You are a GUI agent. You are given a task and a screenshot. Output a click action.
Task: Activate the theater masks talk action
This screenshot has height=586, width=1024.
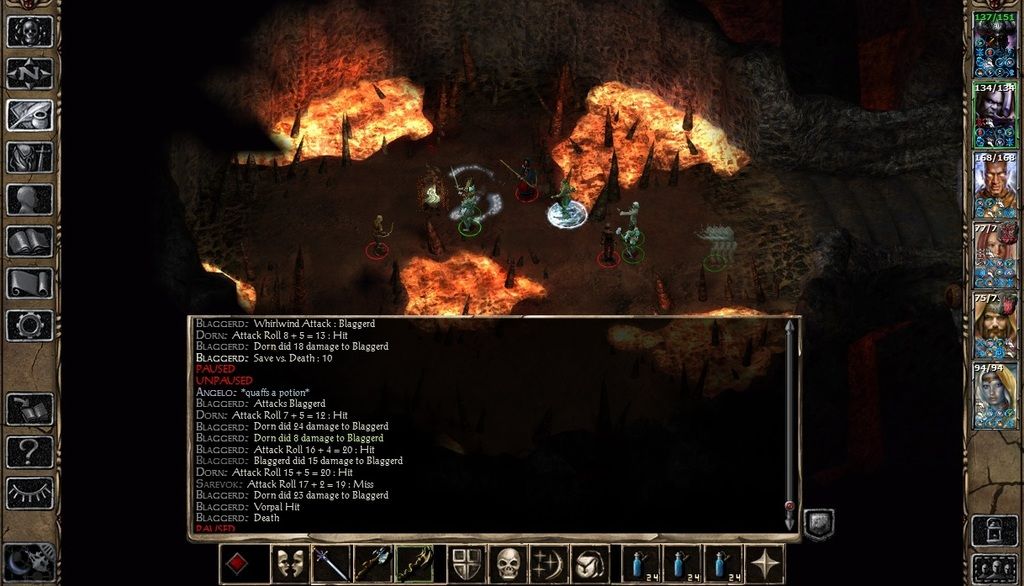291,564
